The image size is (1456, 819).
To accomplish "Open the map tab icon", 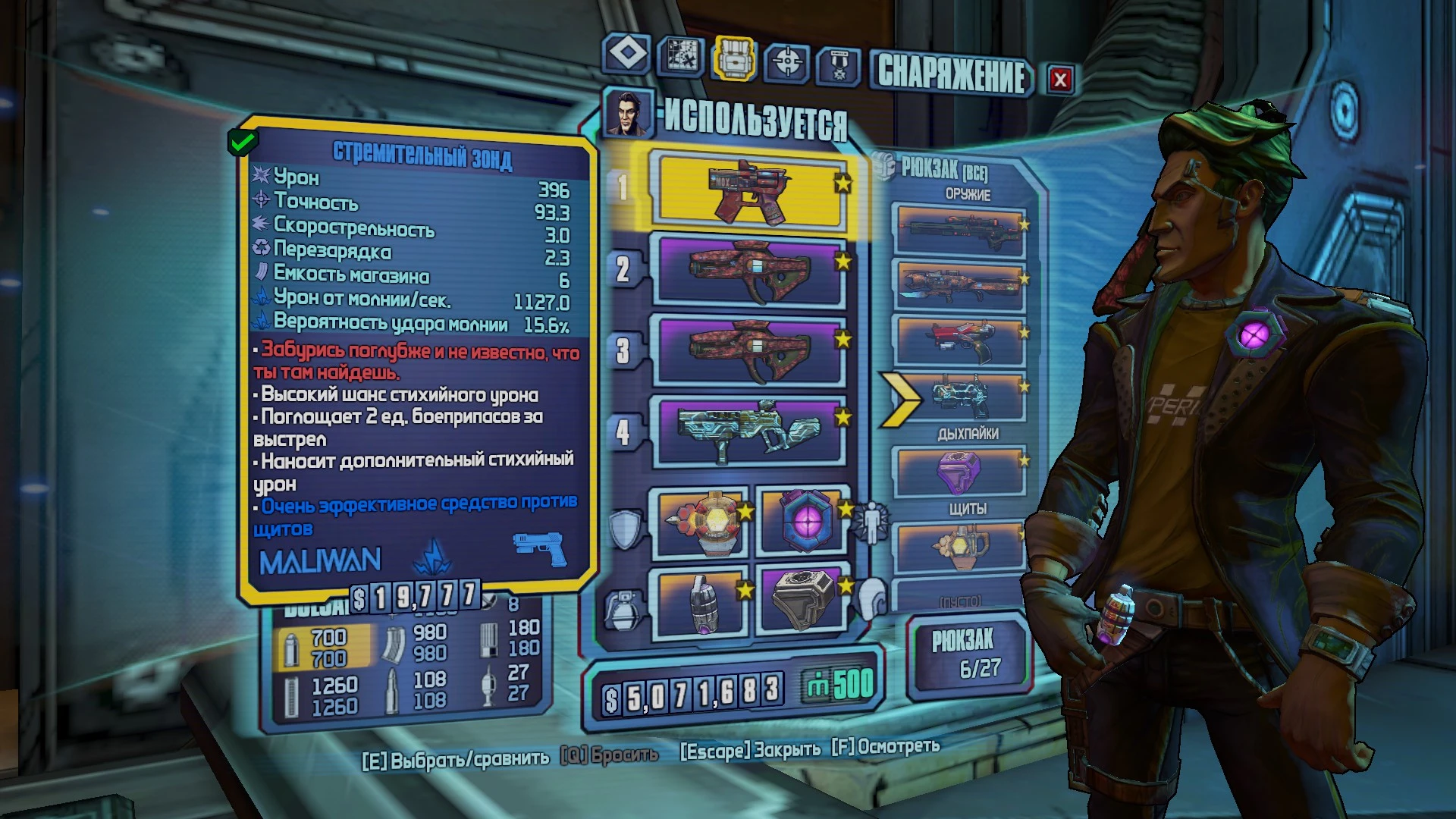I will (683, 57).
